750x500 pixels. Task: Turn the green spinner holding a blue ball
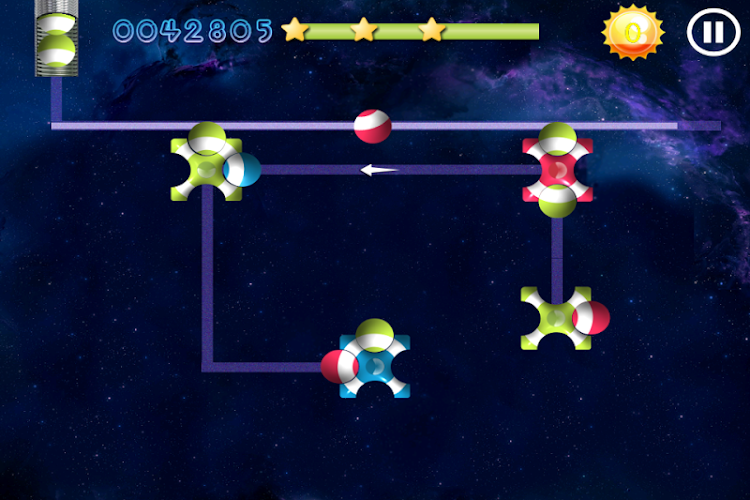tap(207, 169)
